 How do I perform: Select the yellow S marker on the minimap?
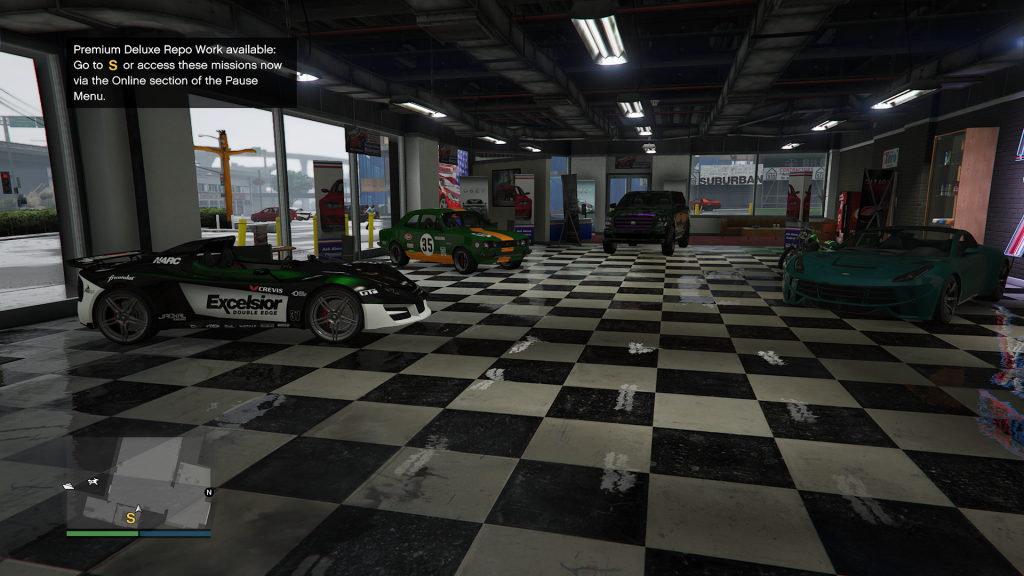click(x=130, y=518)
